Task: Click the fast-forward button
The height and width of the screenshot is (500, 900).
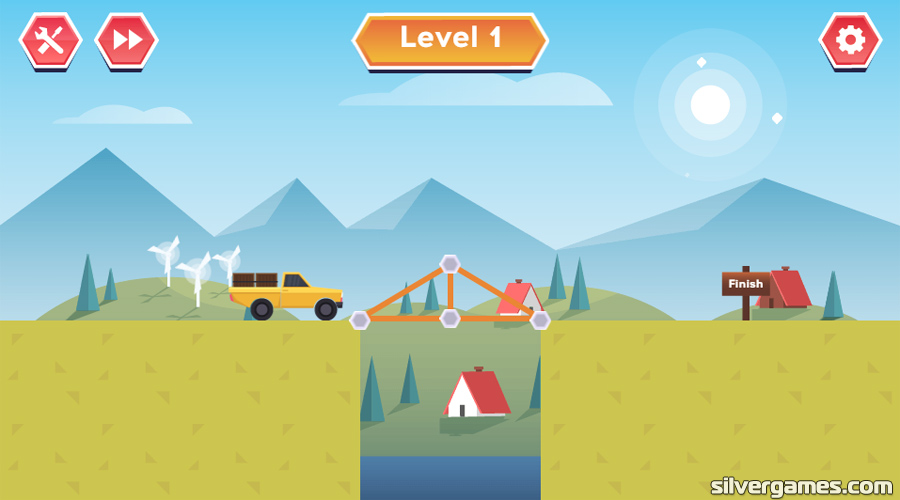Action: pyautogui.click(x=126, y=40)
